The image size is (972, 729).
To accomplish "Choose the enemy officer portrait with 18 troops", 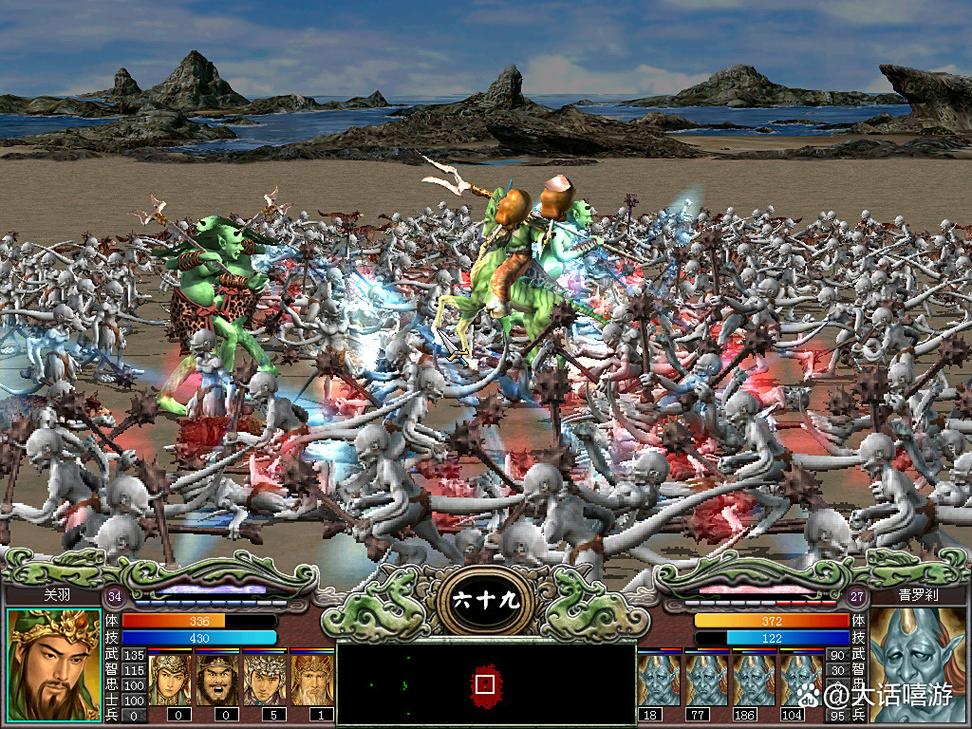I will [659, 680].
